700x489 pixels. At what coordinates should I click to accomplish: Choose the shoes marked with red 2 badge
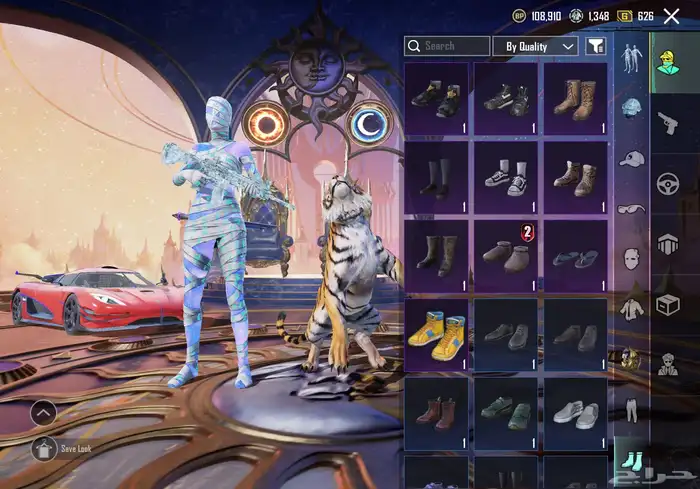click(x=506, y=256)
